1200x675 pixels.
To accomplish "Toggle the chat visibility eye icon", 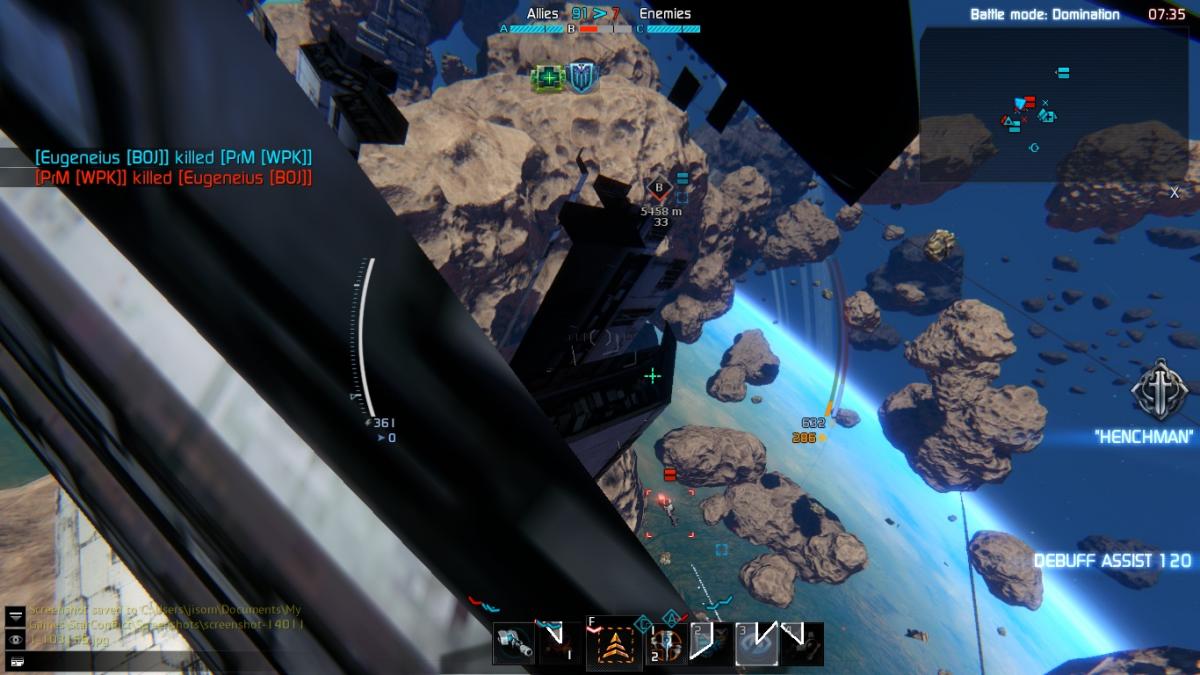I will (x=16, y=638).
